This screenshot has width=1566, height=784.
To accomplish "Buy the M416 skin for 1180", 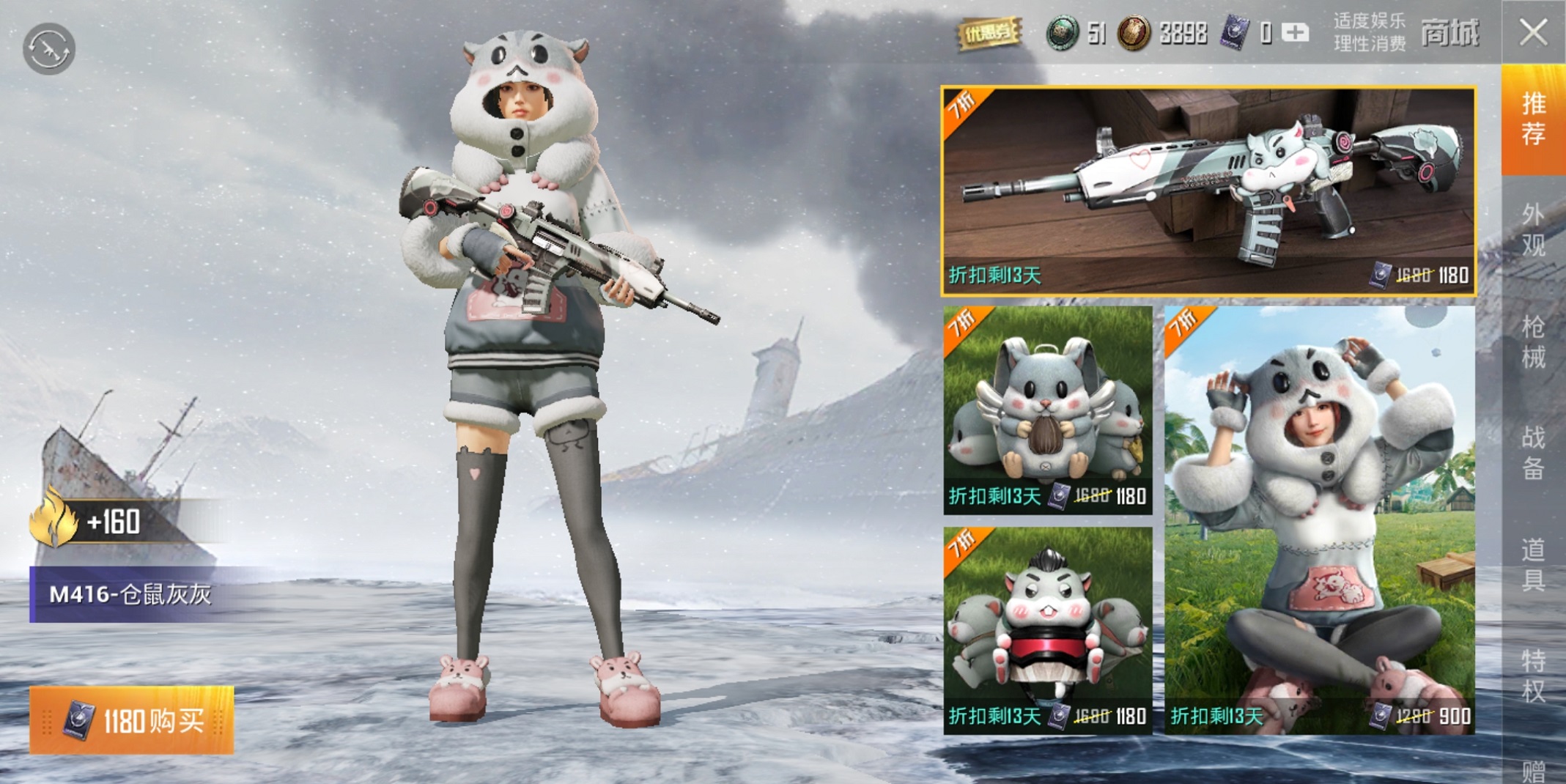I will [132, 721].
